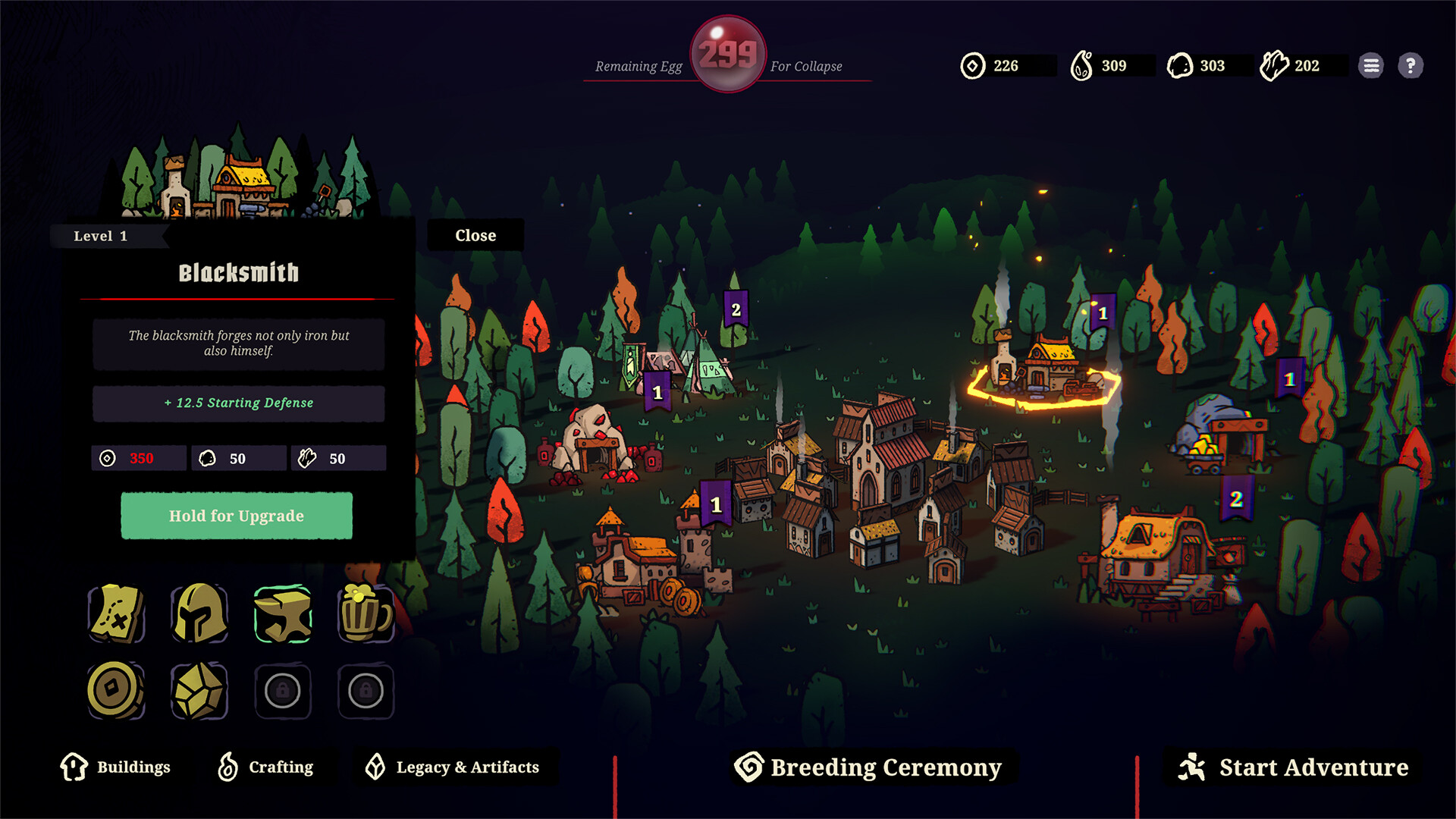The width and height of the screenshot is (1456, 819).
Task: Click Hold for Upgrade button
Action: tap(237, 516)
